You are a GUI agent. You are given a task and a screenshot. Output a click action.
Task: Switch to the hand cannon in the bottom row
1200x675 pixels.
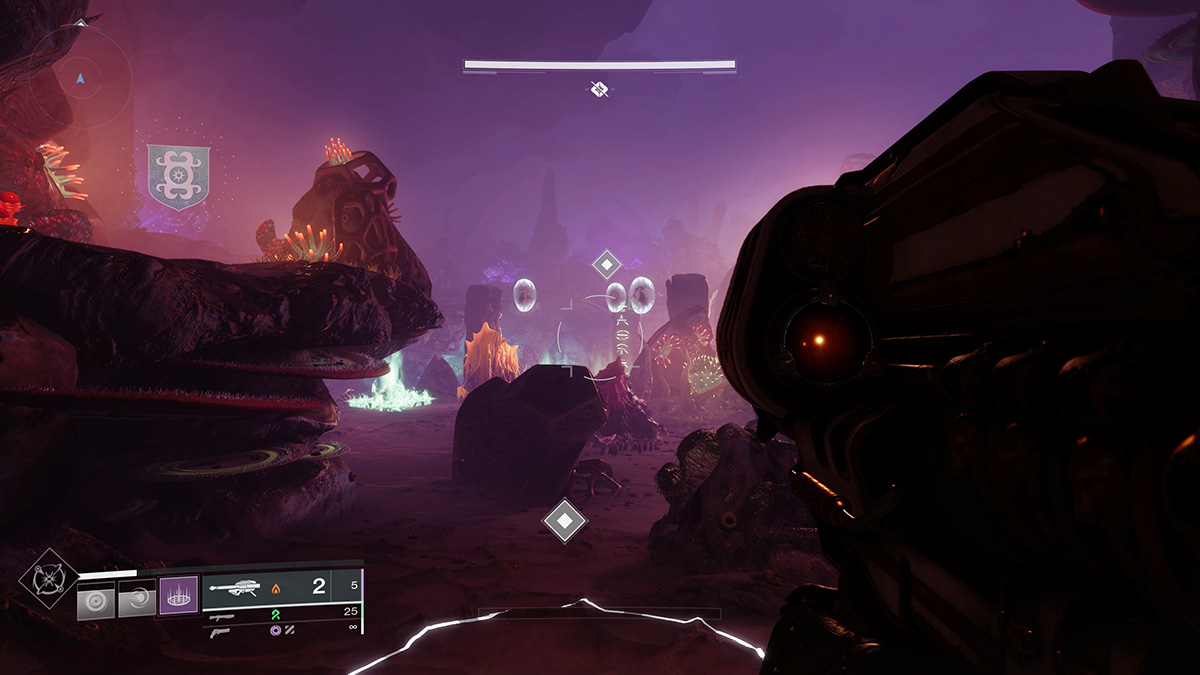(221, 631)
